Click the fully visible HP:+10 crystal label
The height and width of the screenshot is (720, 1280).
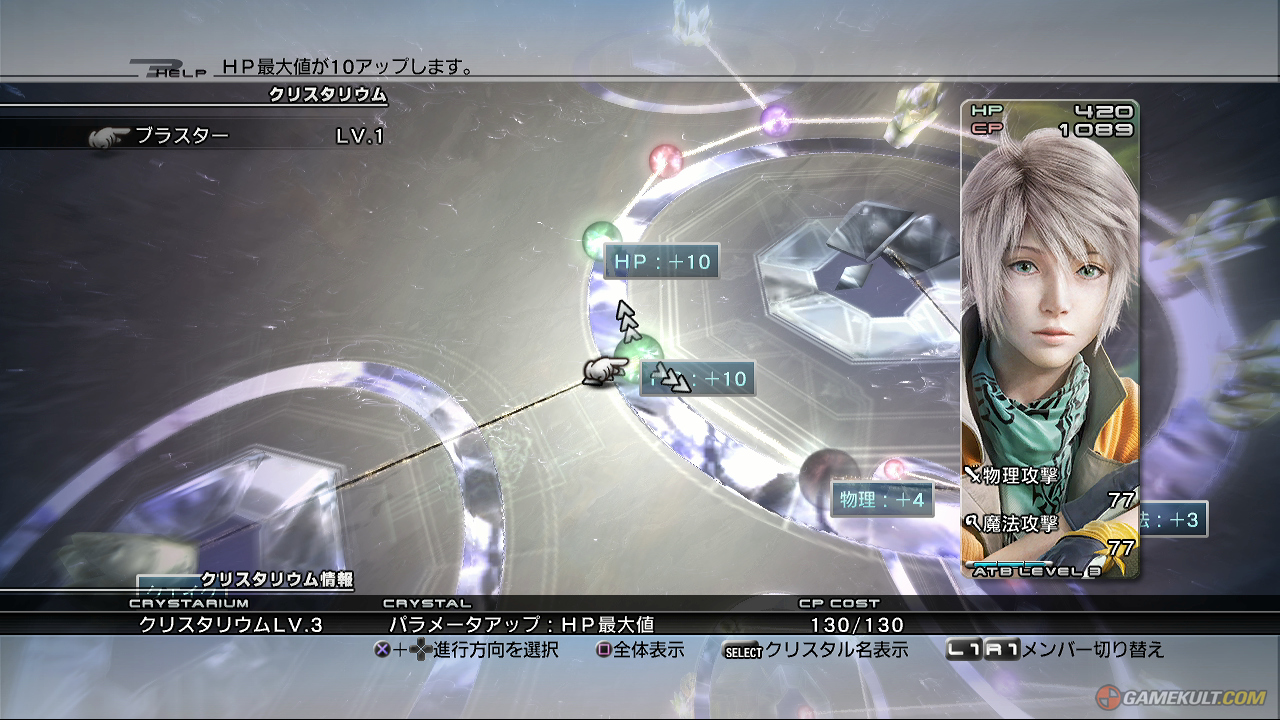(x=661, y=262)
